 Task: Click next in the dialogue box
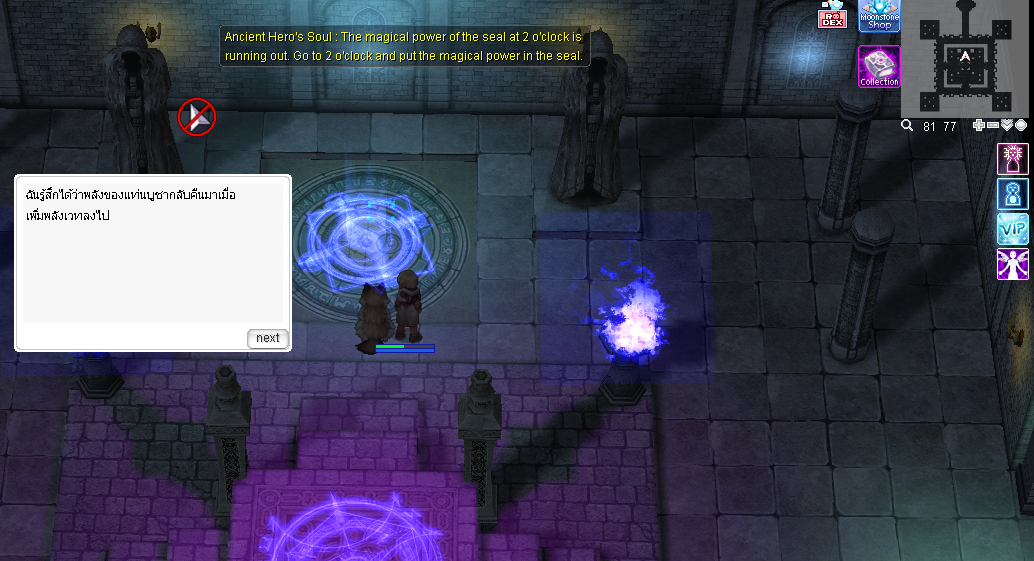point(267,338)
